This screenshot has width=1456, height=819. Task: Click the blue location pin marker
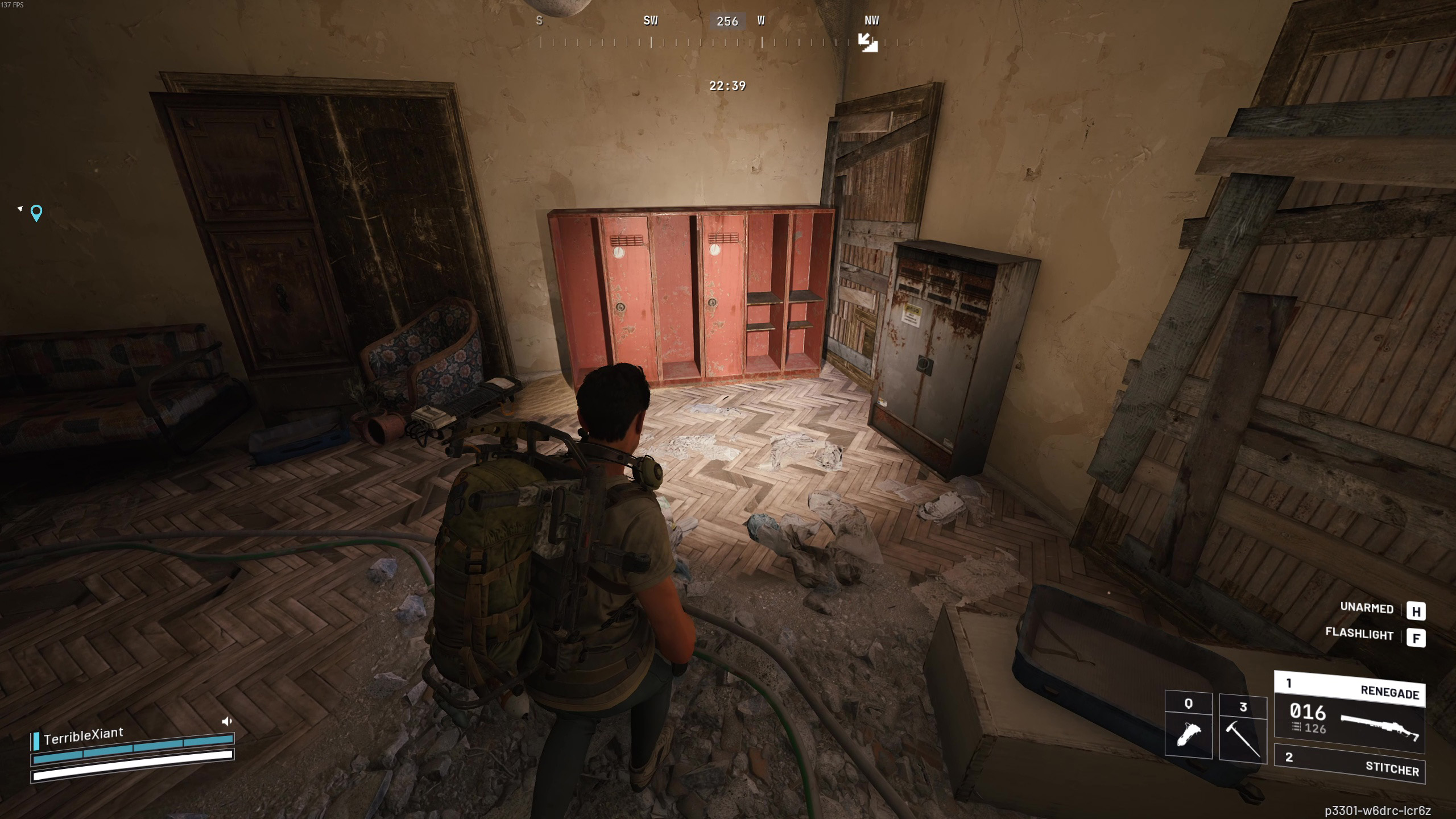(x=36, y=213)
